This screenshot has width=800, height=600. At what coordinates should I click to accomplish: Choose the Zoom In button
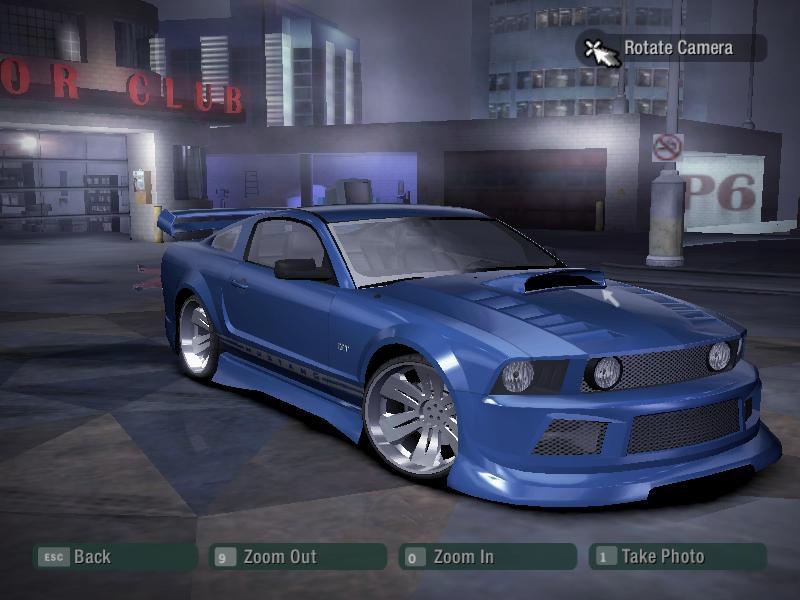click(x=486, y=557)
